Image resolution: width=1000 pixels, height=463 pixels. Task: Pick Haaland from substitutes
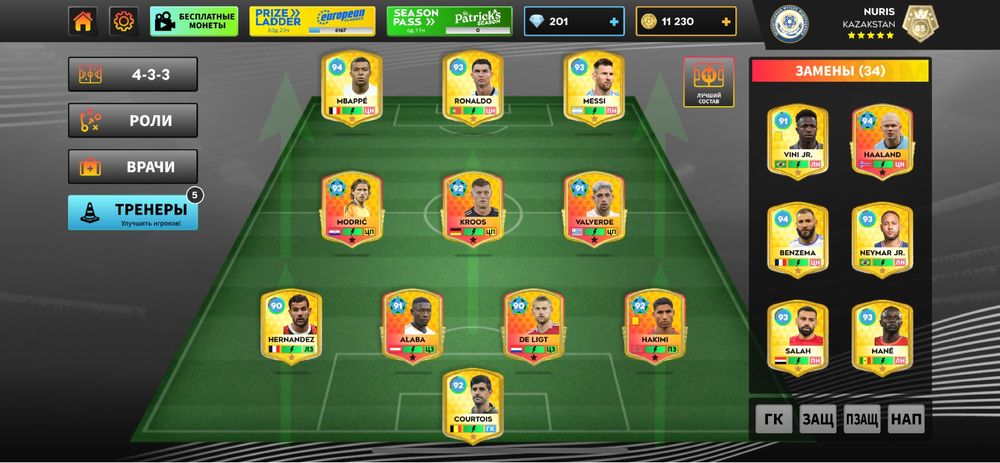[x=882, y=140]
